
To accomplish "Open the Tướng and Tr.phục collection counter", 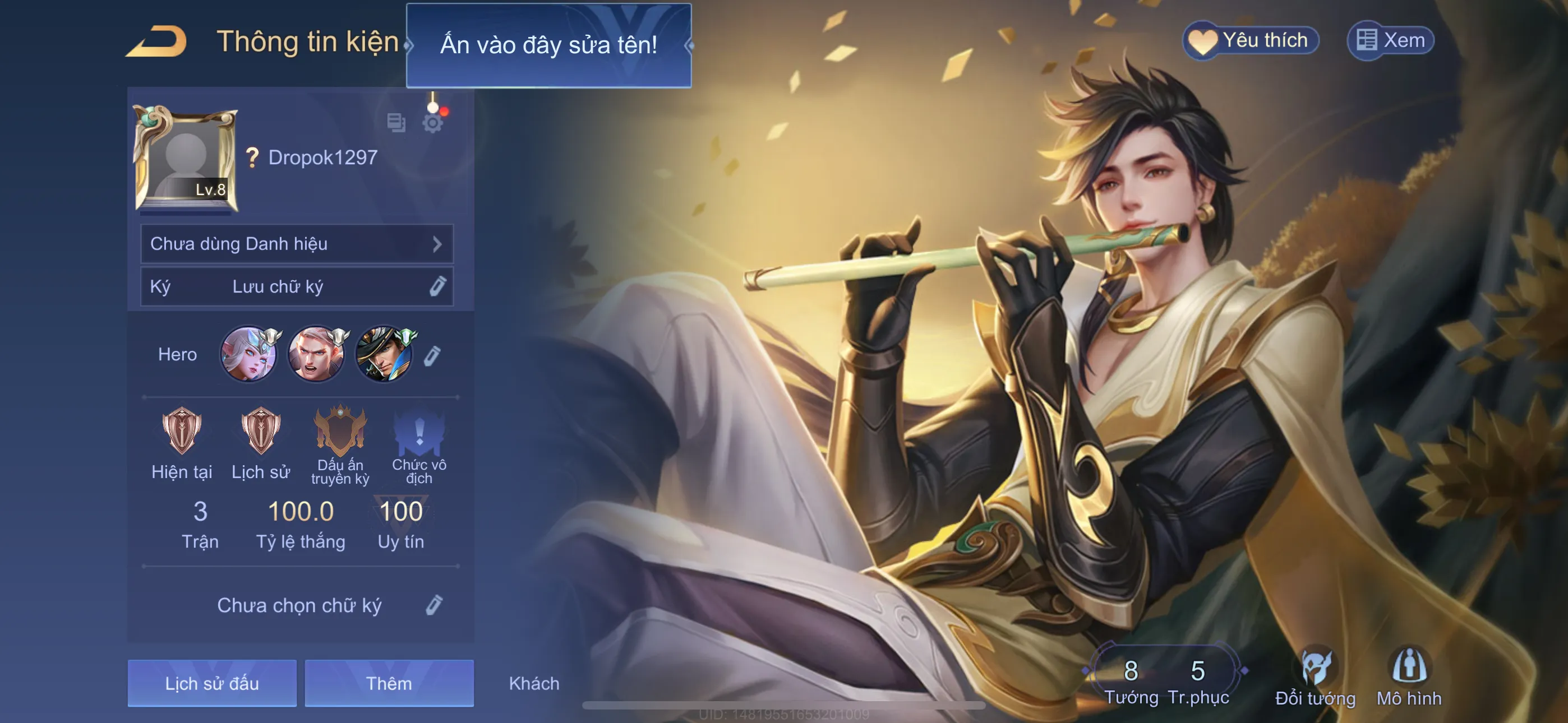I will [1164, 679].
